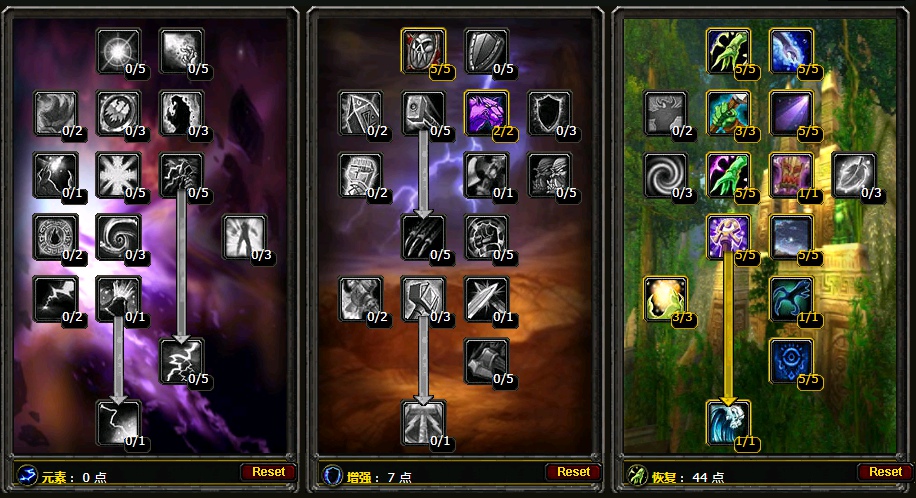This screenshot has height=498, width=916.
Task: Add a point to Lightning Mastery in Elemental
Action: click(181, 360)
